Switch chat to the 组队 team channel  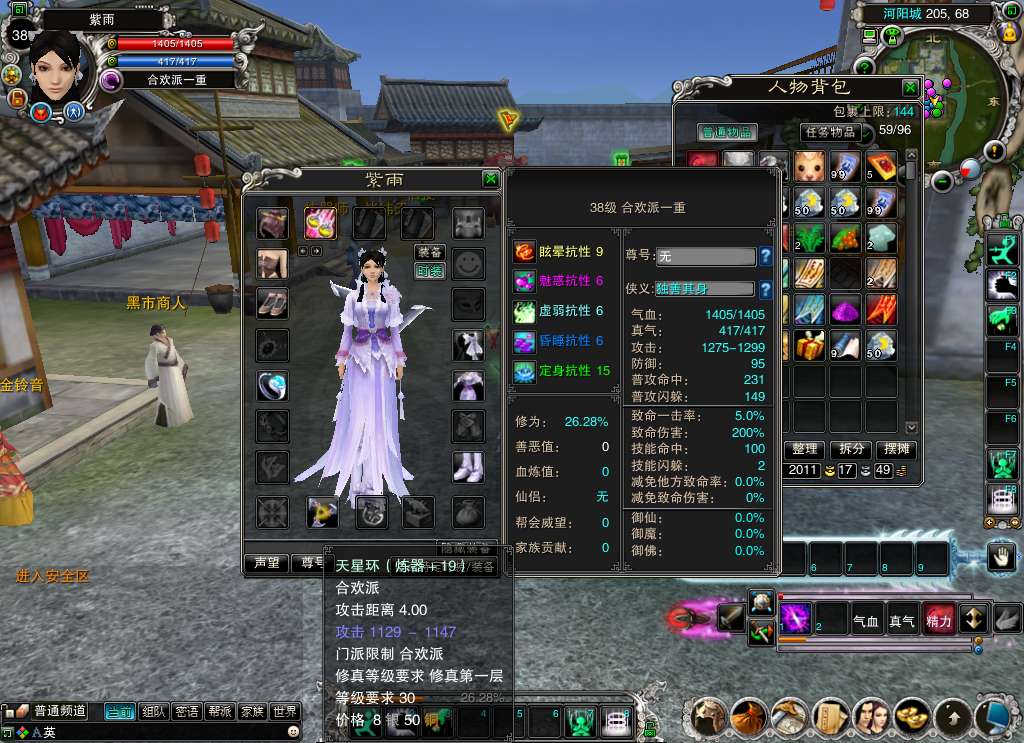pos(154,711)
